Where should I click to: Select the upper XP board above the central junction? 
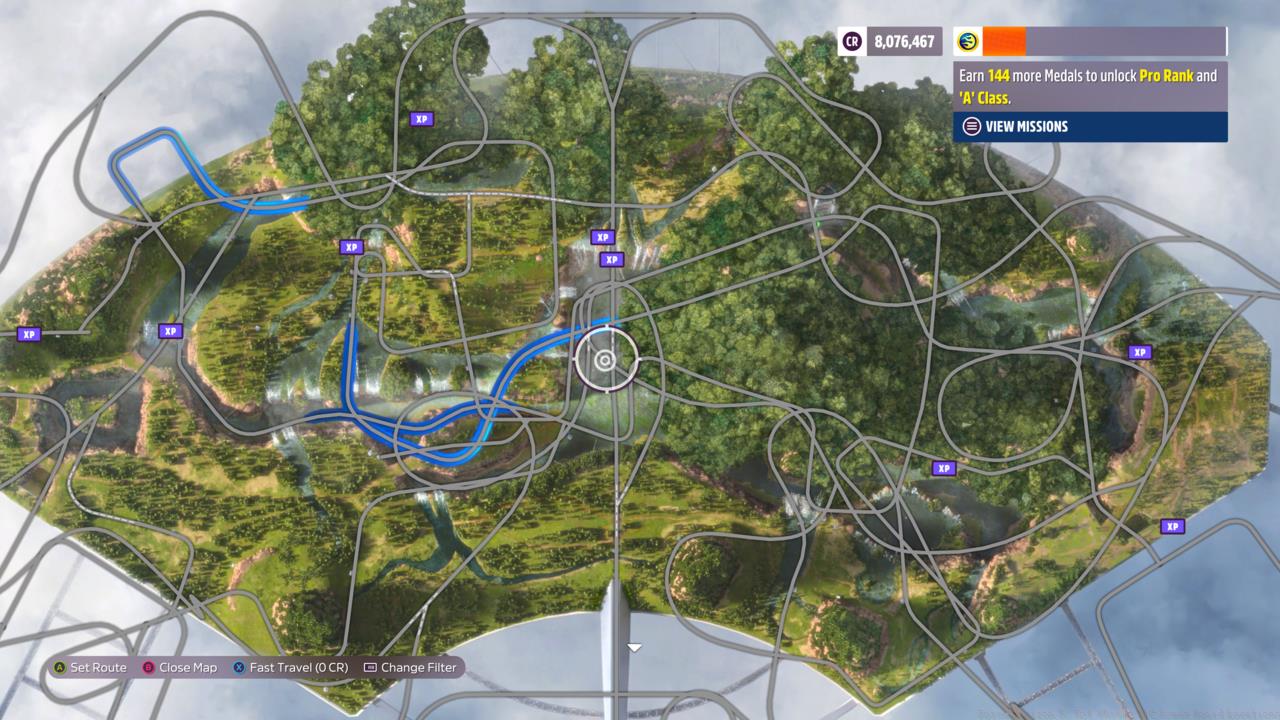point(602,237)
